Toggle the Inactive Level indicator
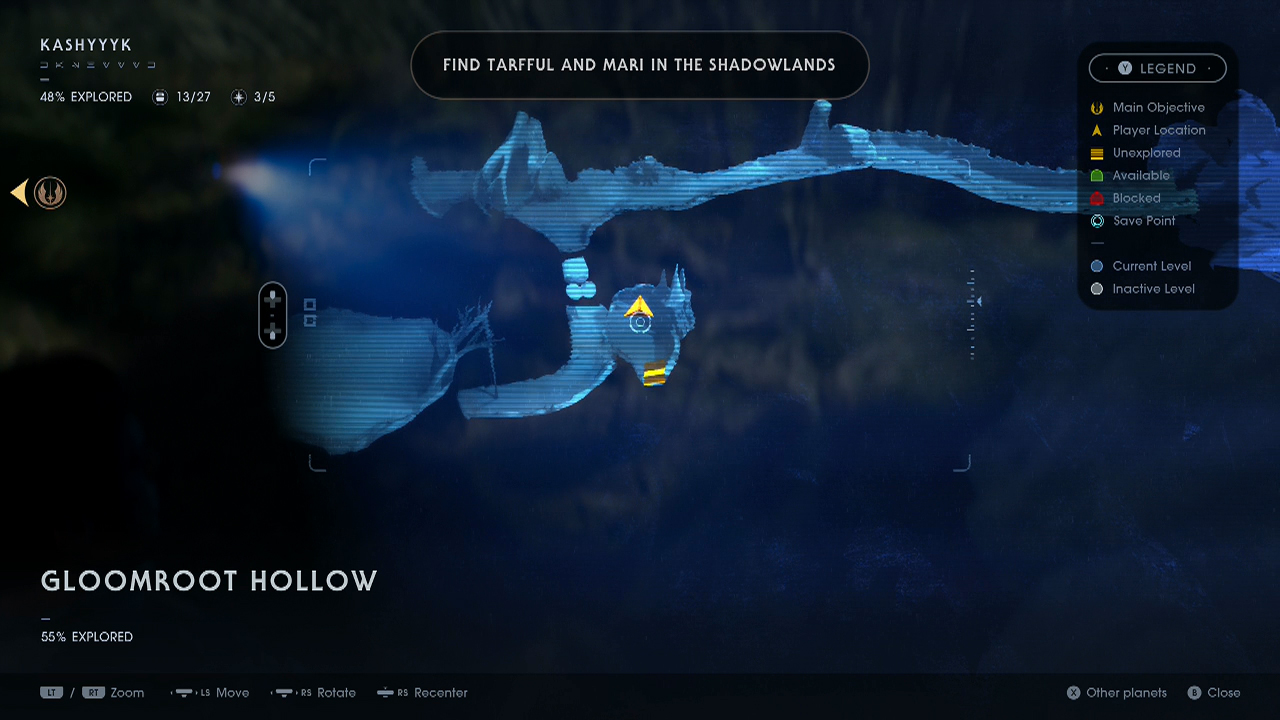The width and height of the screenshot is (1280, 720). click(x=1097, y=288)
